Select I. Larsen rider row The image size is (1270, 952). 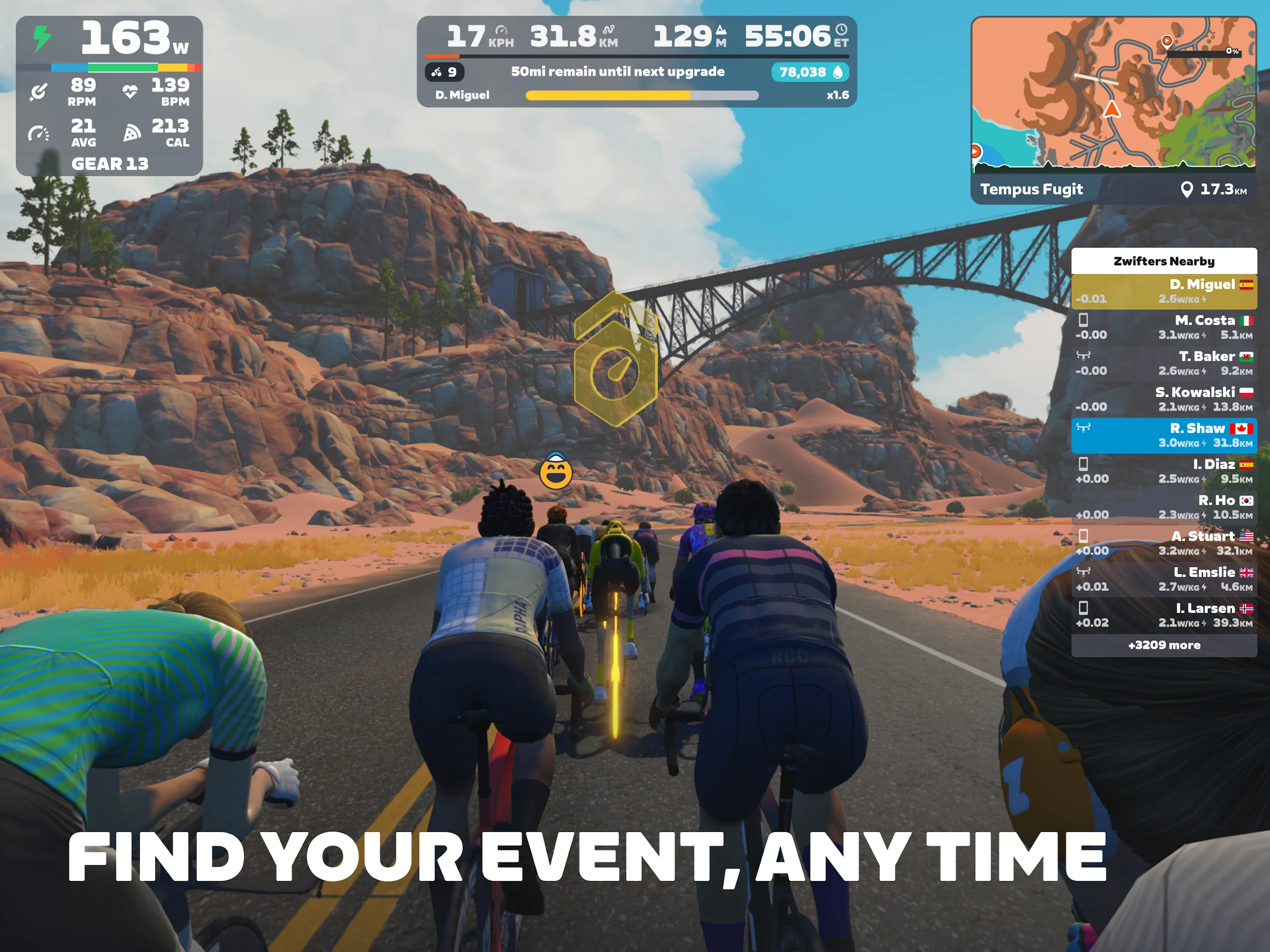(x=1163, y=615)
